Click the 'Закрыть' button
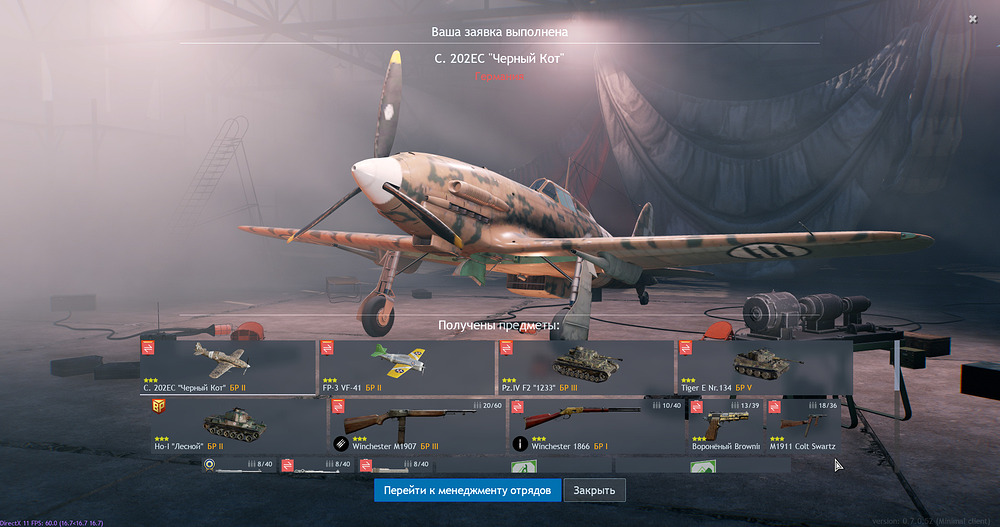The image size is (1000, 527). [595, 490]
